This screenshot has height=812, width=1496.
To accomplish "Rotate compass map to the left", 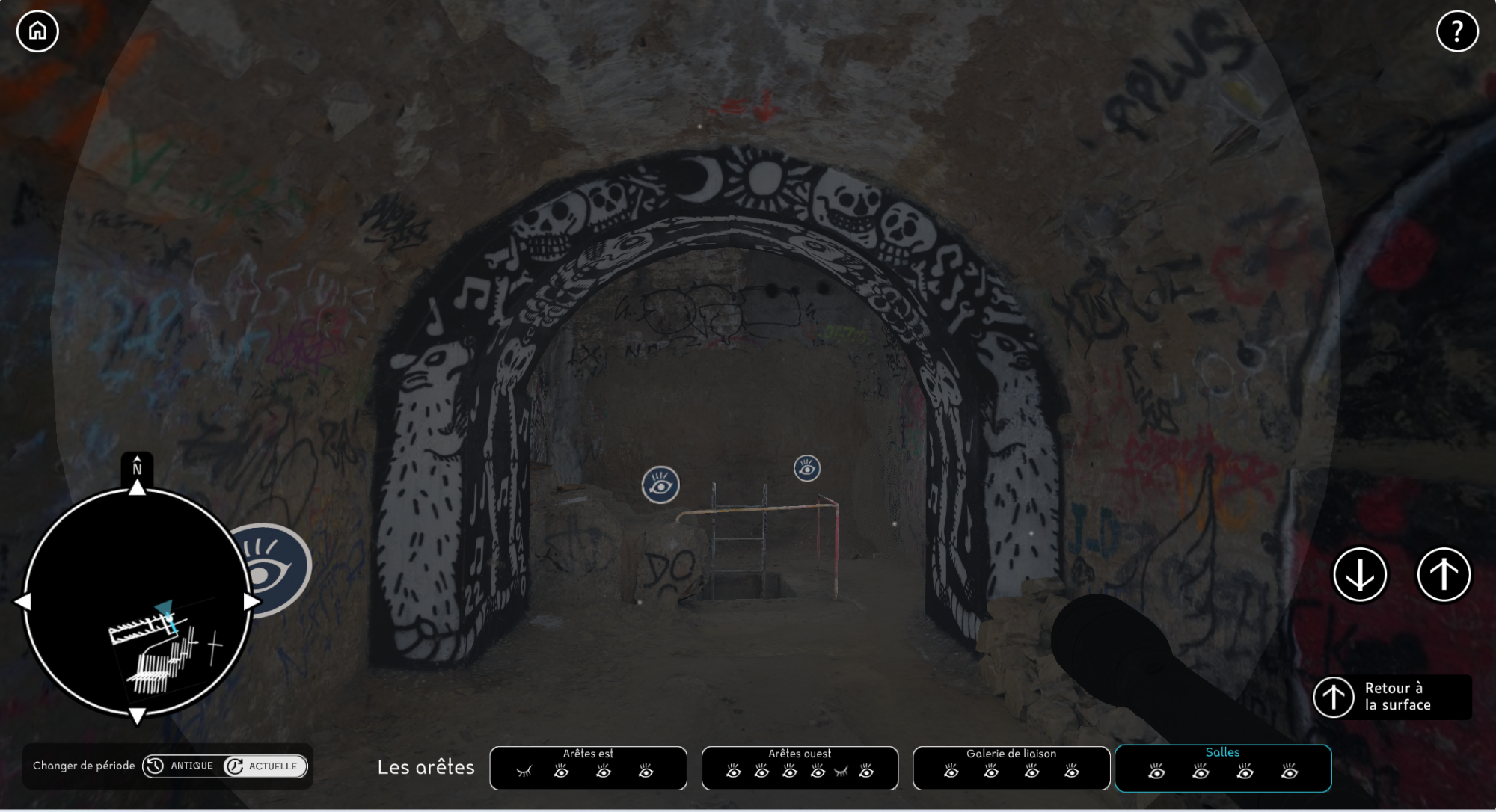I will click(x=22, y=602).
